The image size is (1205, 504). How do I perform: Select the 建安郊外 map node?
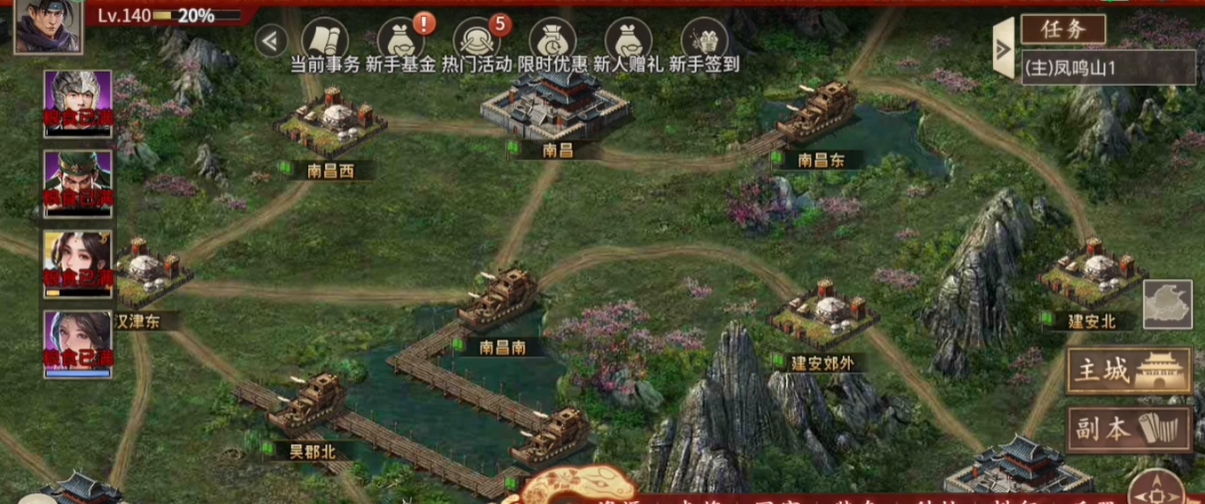817,315
